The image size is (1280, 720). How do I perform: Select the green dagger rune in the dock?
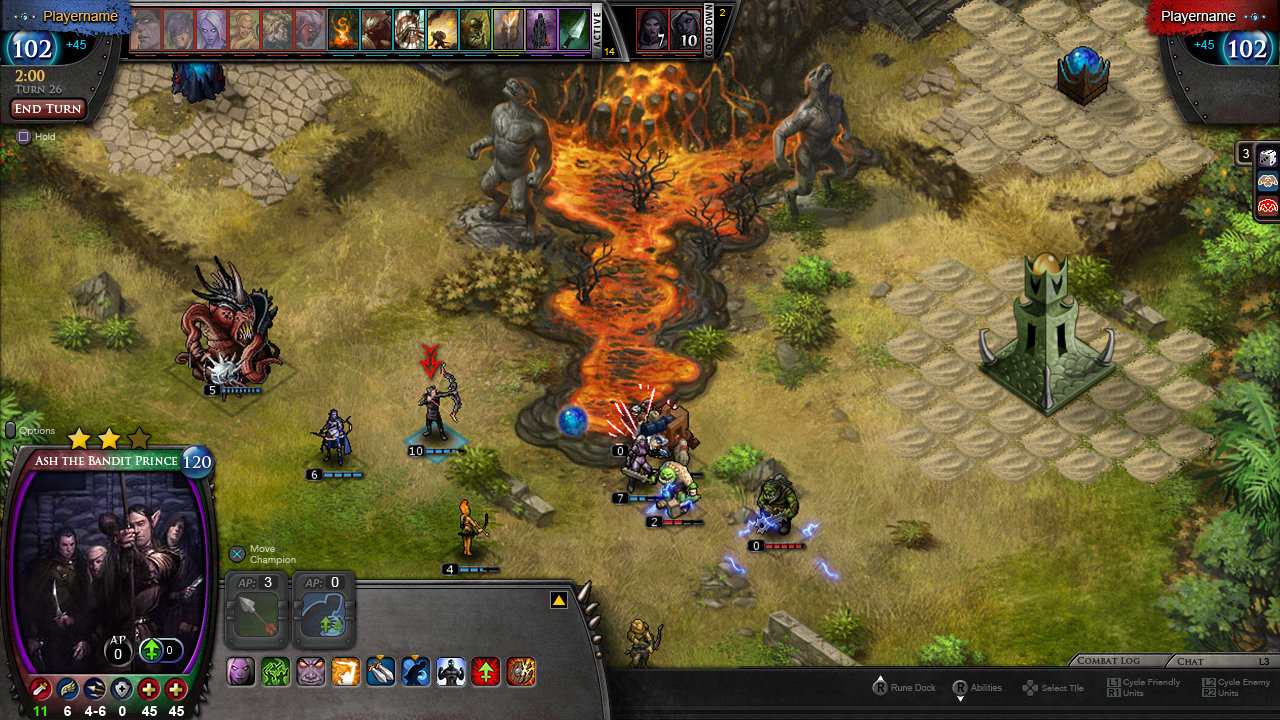click(573, 30)
